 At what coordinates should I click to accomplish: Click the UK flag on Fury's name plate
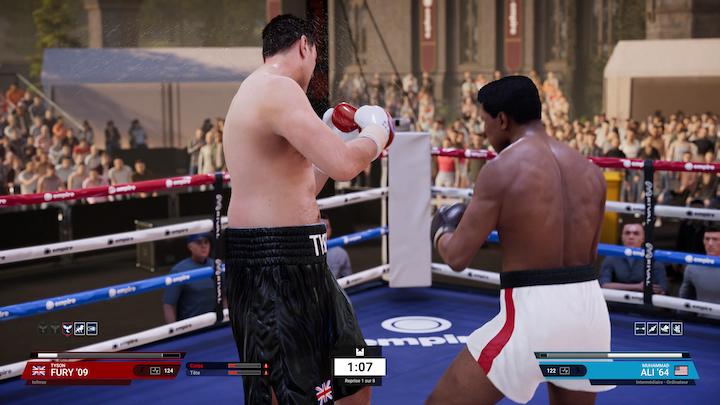(39, 370)
